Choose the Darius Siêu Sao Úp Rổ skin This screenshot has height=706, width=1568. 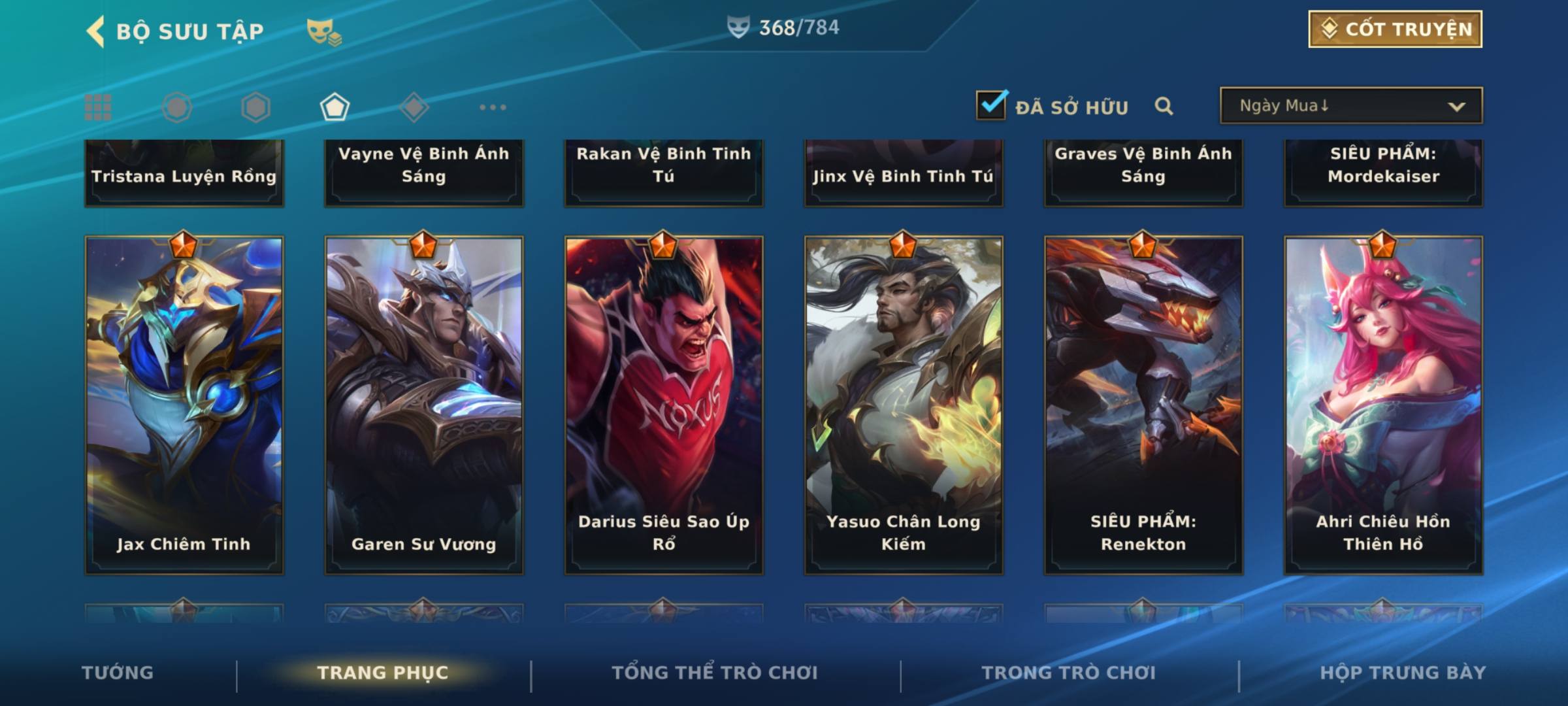[664, 405]
